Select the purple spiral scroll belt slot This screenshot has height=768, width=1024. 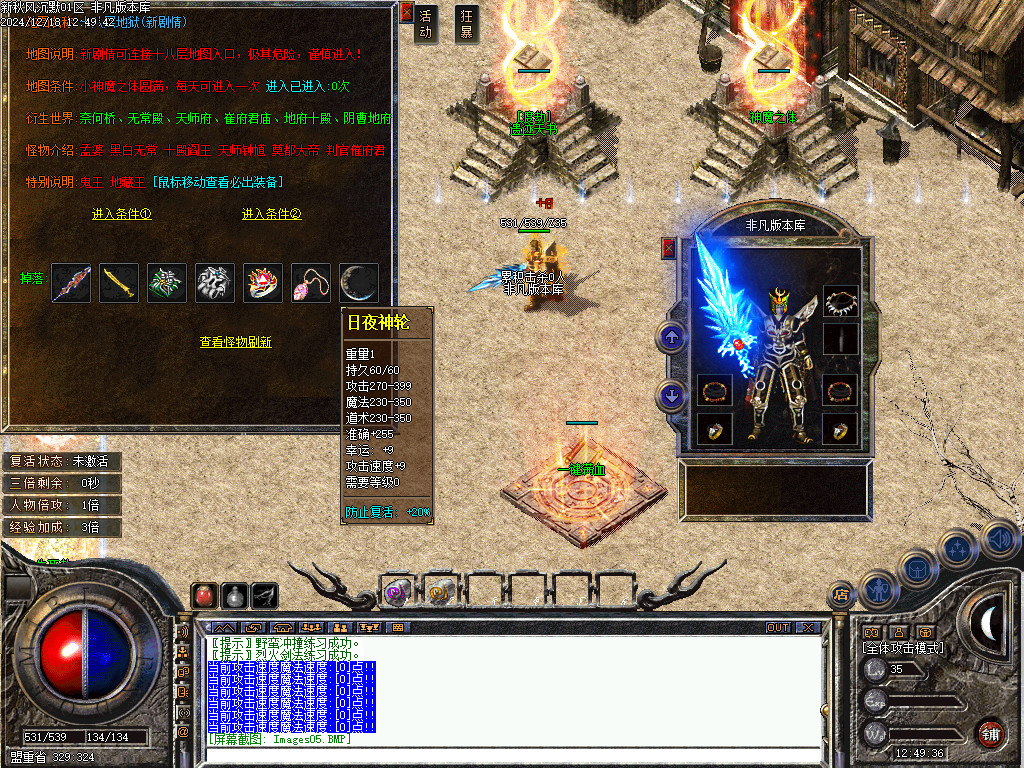tap(397, 592)
